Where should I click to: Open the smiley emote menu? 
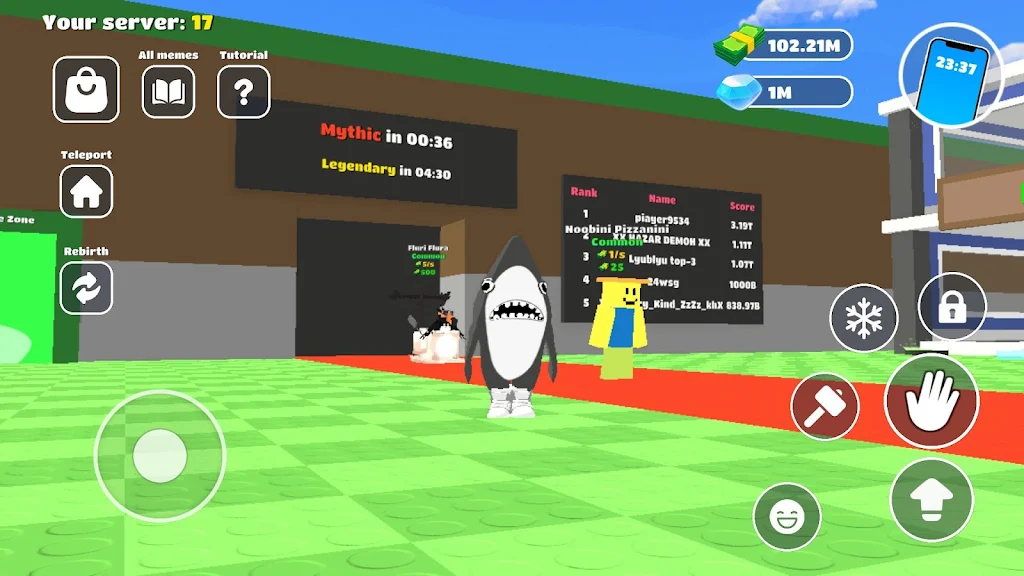[x=787, y=516]
